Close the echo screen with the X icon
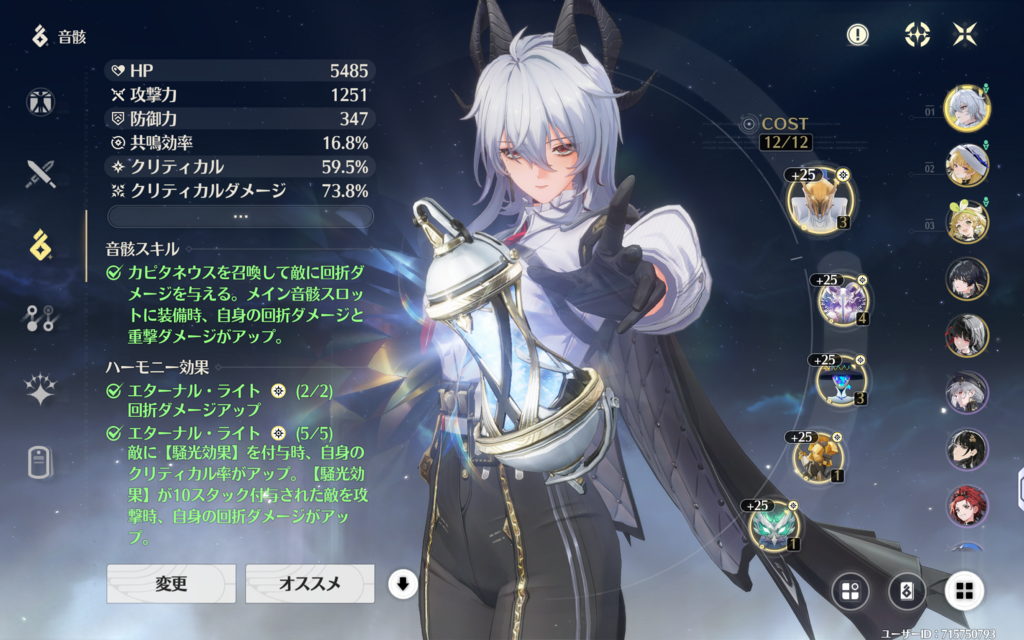Viewport: 1024px width, 640px height. click(965, 35)
